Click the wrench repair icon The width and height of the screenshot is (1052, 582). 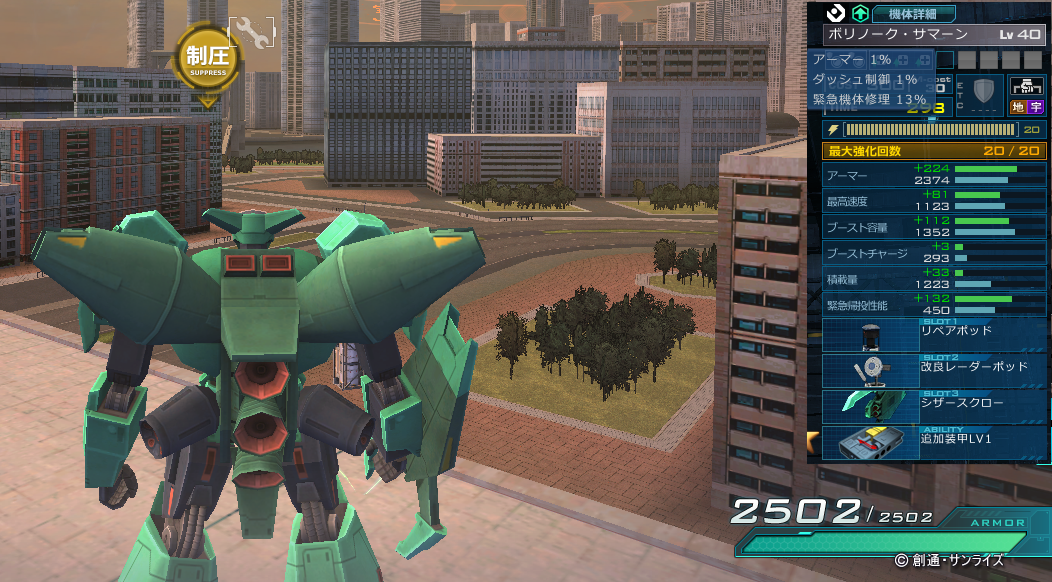[254, 36]
